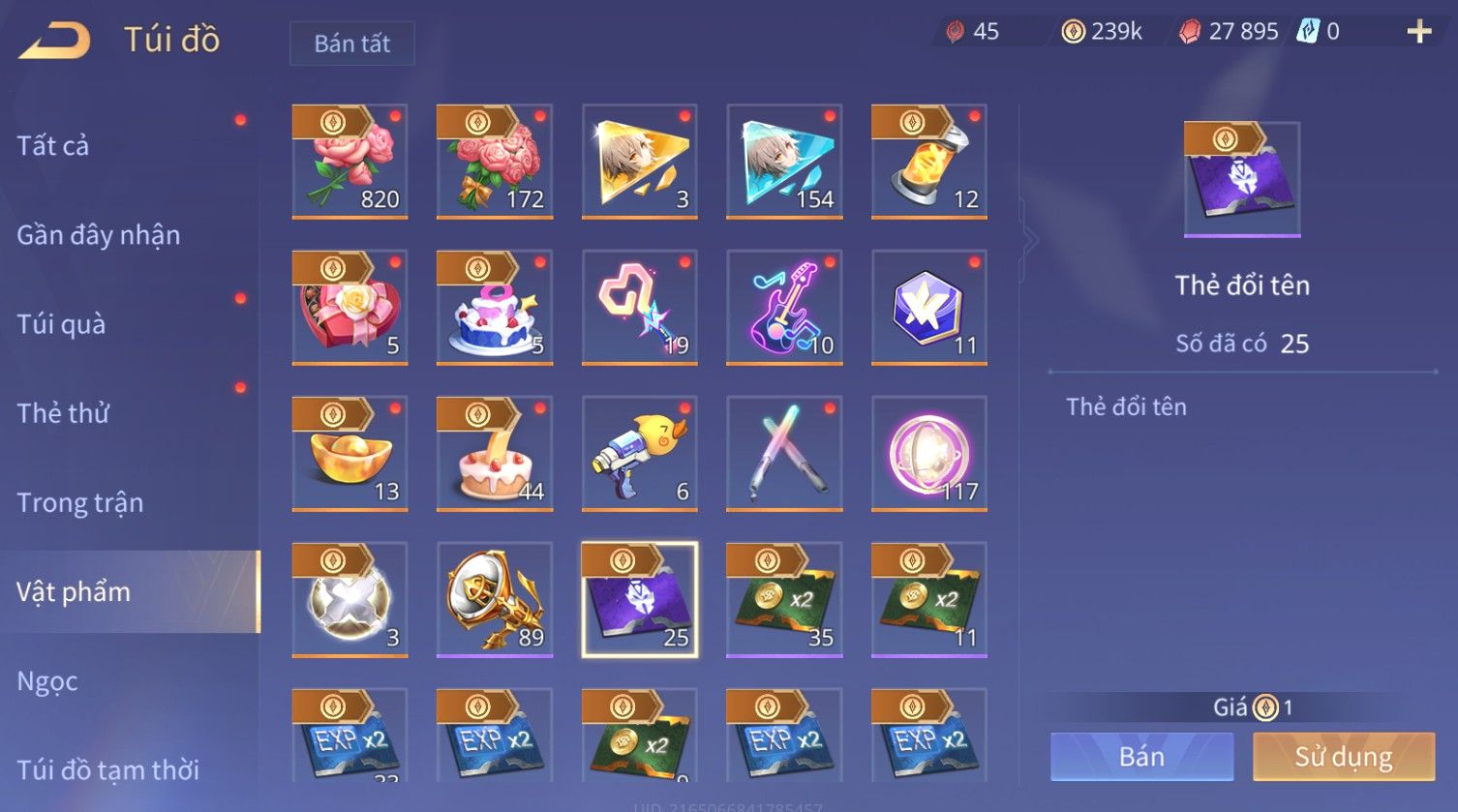
Task: Open the Ngọc tab
Action: pos(47,681)
